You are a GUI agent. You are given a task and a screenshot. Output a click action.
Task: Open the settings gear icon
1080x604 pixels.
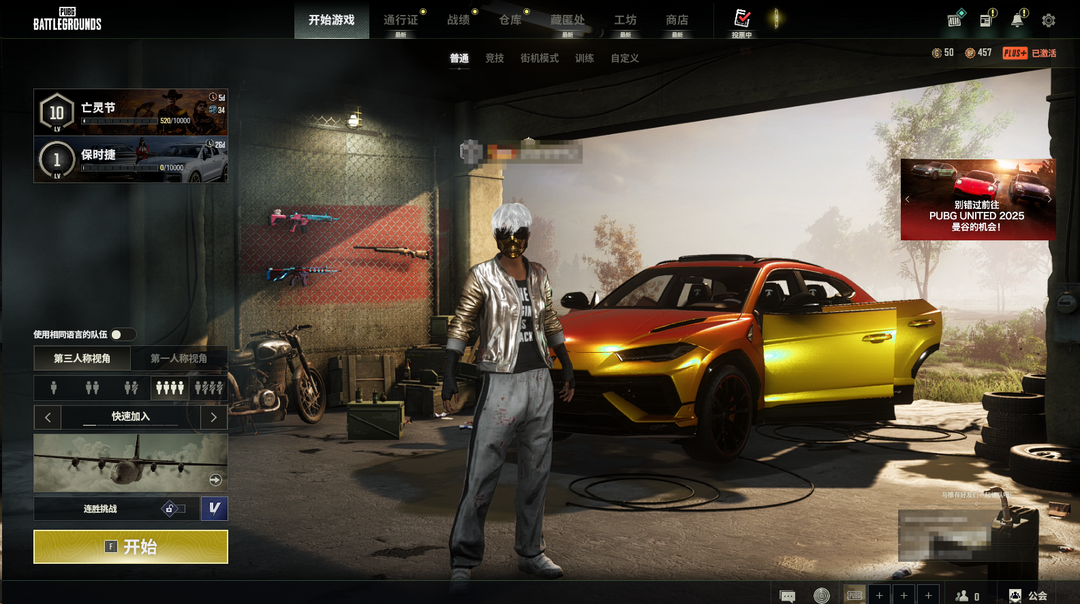[x=1048, y=20]
